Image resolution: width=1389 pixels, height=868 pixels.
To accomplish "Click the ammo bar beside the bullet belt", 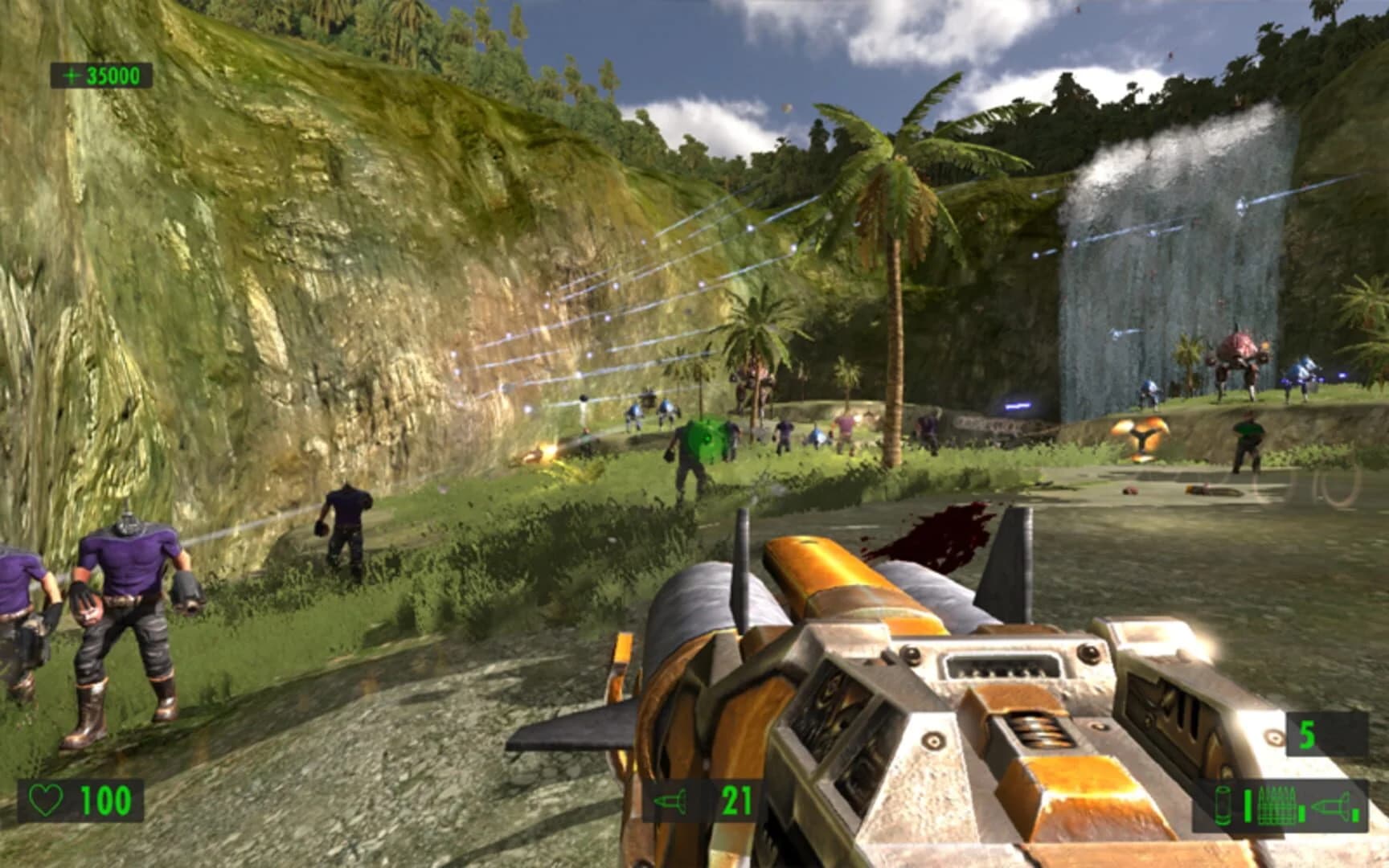I will click(x=1301, y=813).
